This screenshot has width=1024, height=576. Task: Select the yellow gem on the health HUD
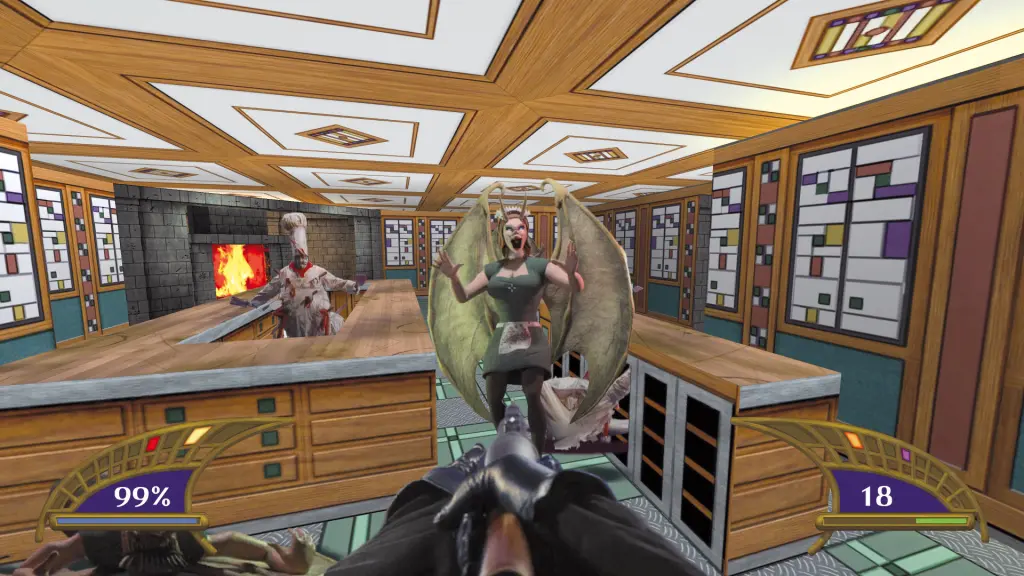(196, 436)
